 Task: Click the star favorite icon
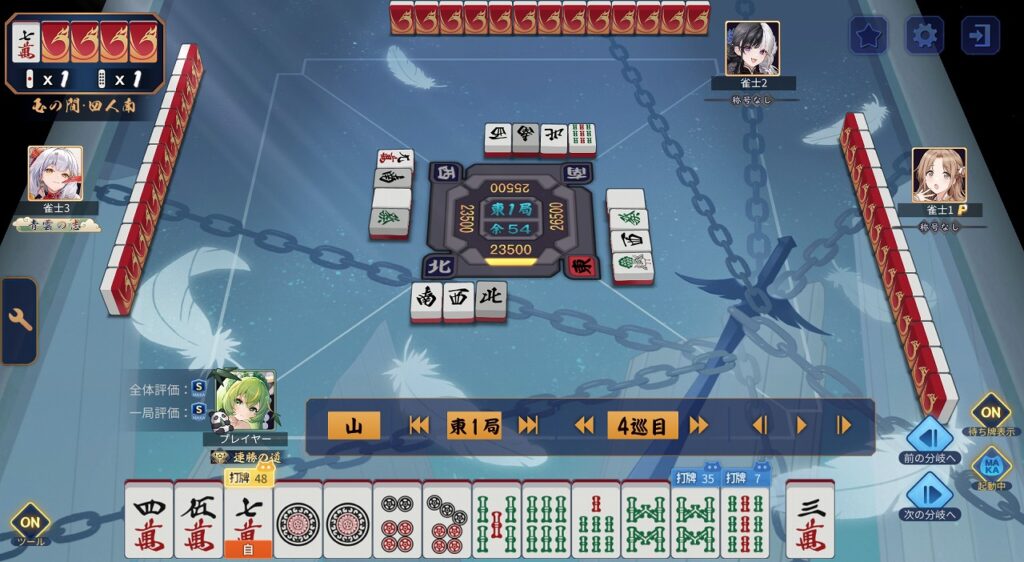tap(868, 36)
